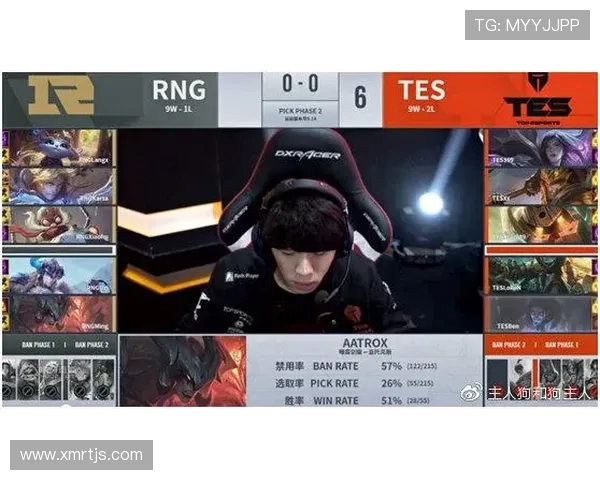The width and height of the screenshot is (600, 480).
Task: Select RNGKarsa's champion pick slot
Action: 58,184
